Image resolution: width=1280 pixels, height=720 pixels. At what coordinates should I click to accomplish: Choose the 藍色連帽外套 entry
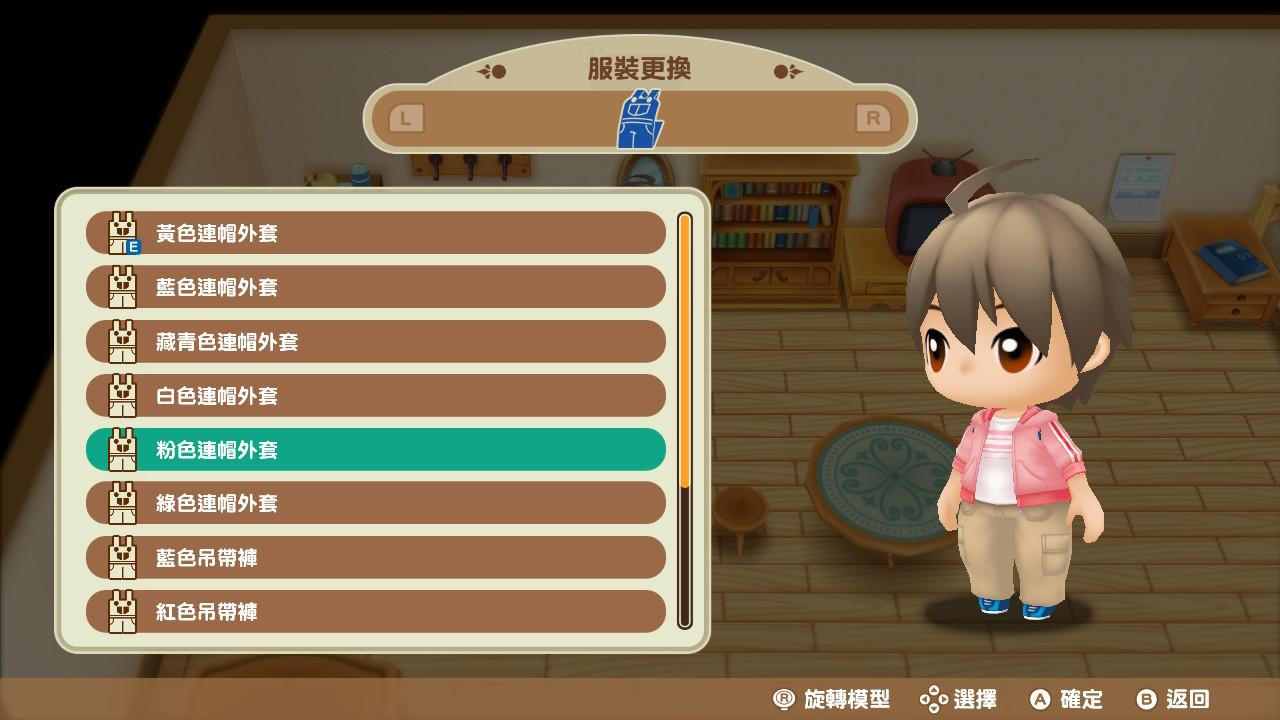(375, 287)
